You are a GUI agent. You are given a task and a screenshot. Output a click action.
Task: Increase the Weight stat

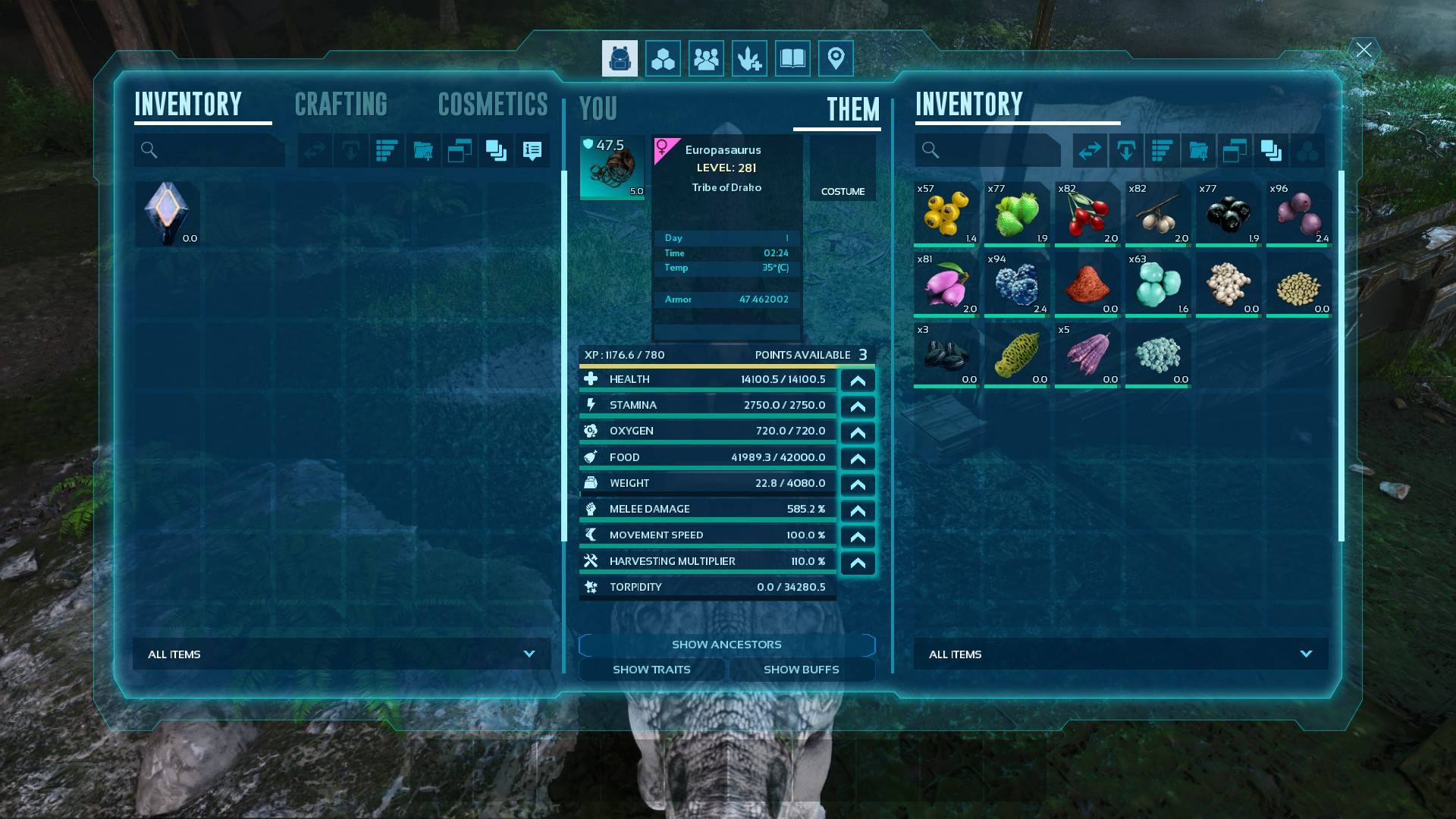(858, 485)
